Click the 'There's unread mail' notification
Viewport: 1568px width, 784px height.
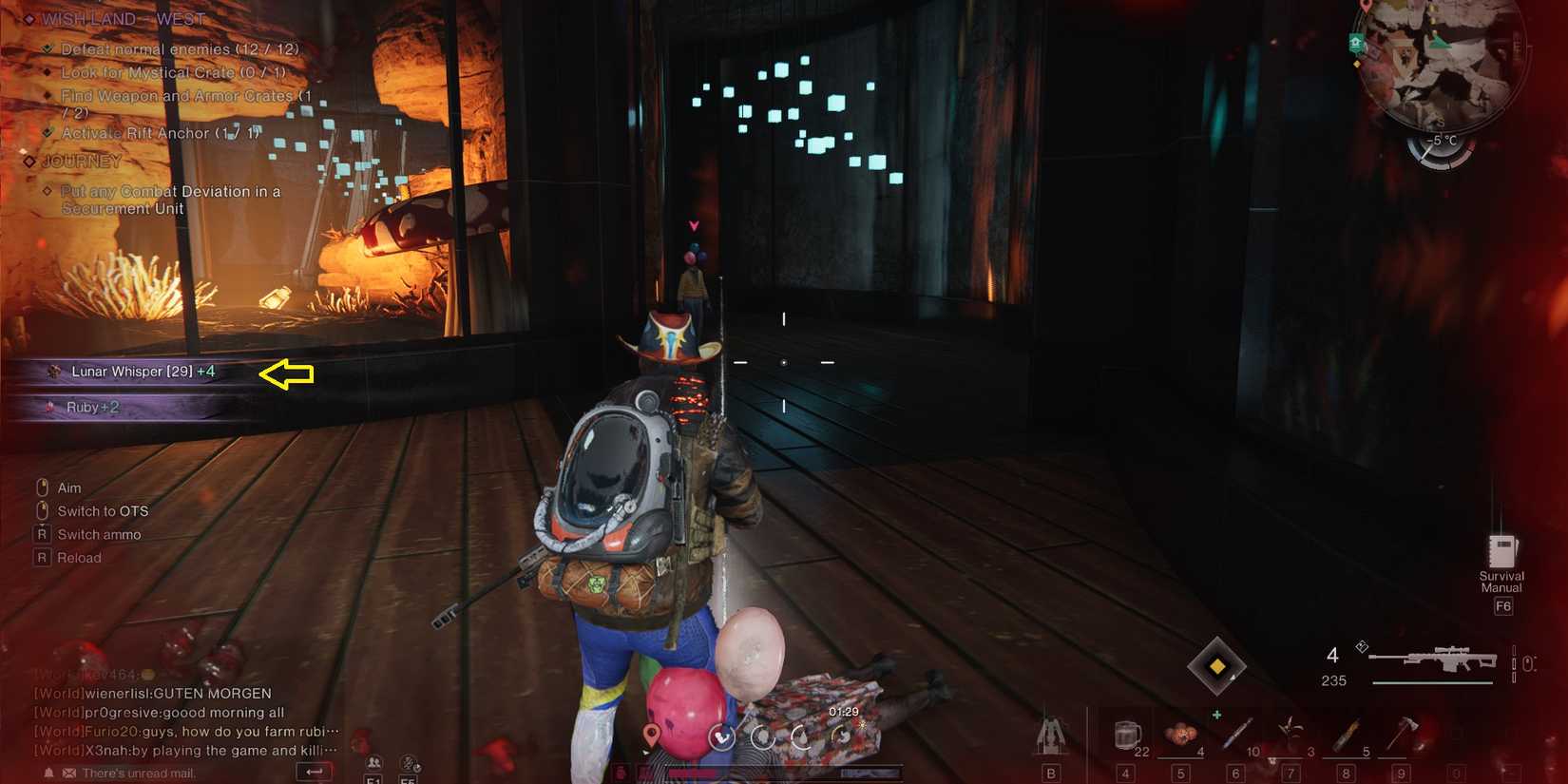point(137,772)
